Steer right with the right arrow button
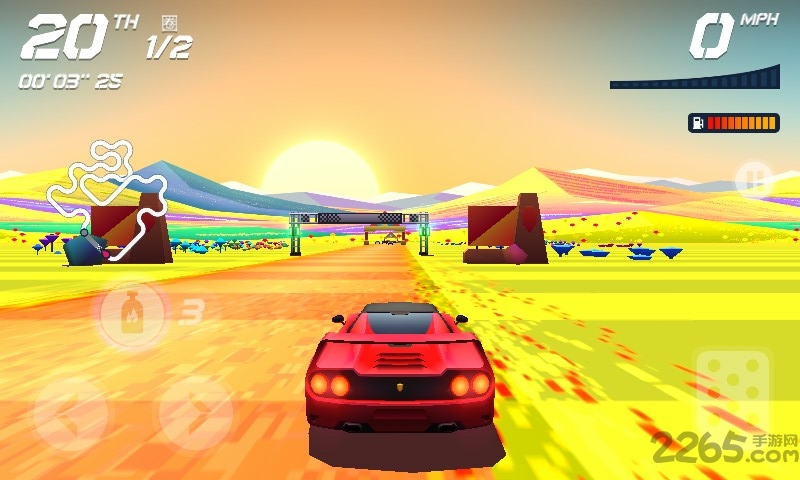The width and height of the screenshot is (800, 480). 195,412
